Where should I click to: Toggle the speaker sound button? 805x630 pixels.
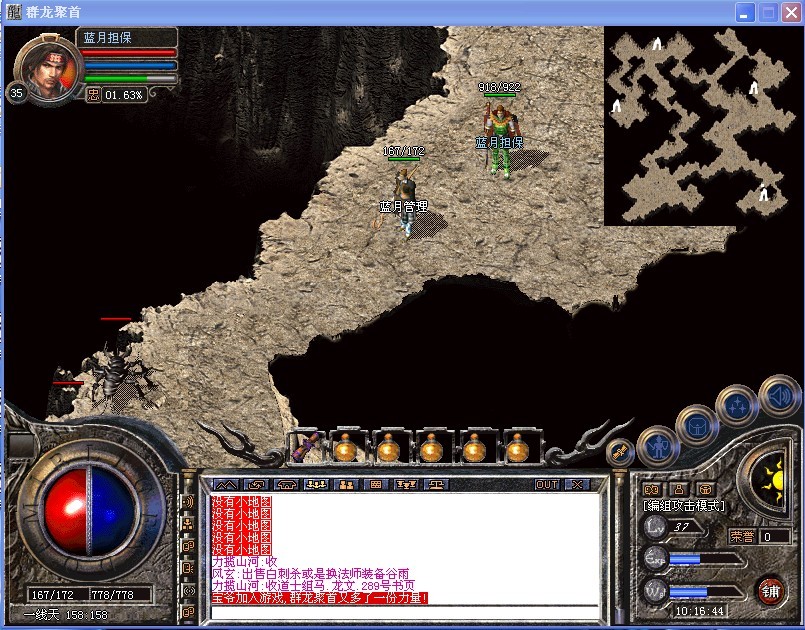pos(779,394)
